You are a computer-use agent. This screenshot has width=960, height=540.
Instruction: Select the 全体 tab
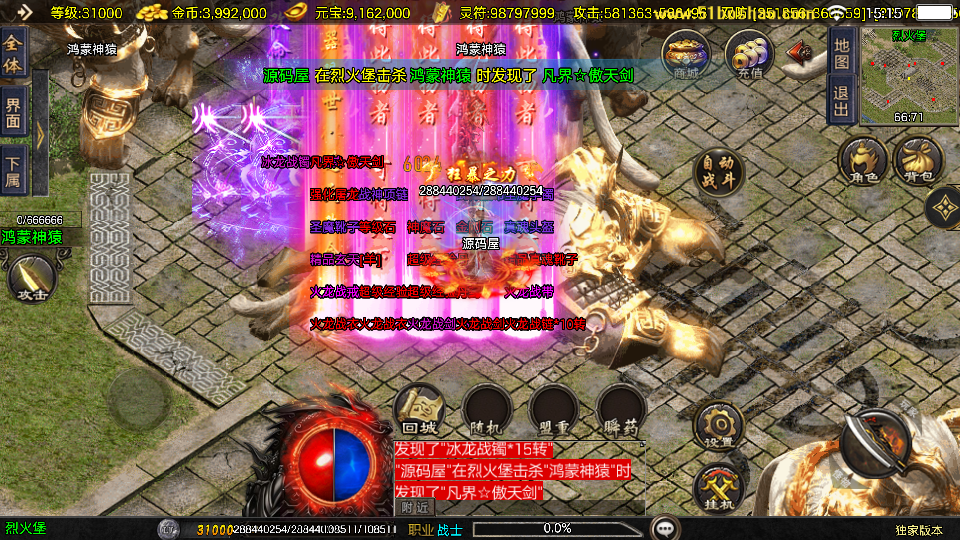(14, 50)
